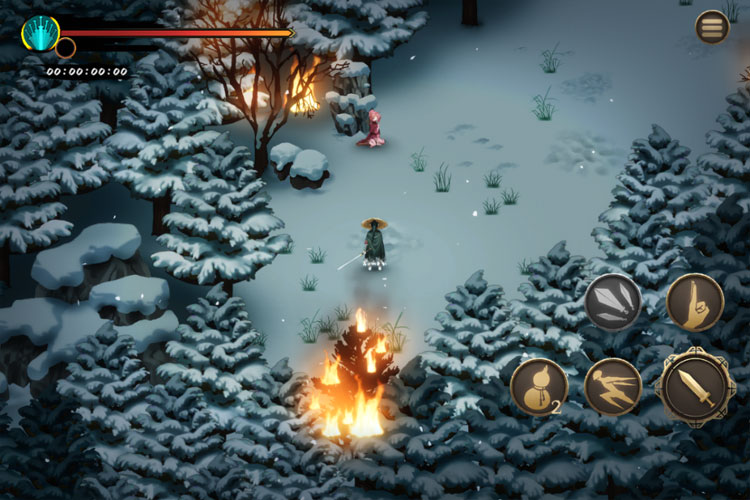Trigger the dash movement skill

click(x=613, y=387)
